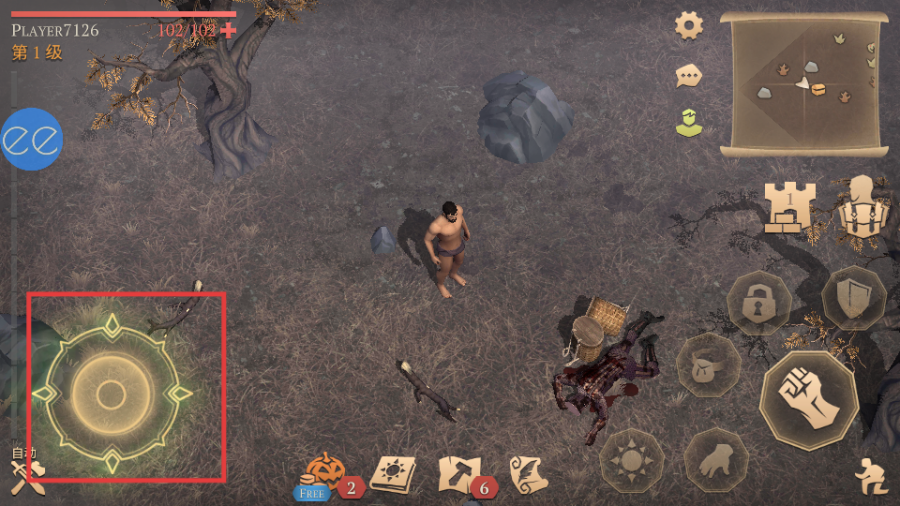Open the hammer crafting blueprints
The width and height of the screenshot is (900, 506).
[x=460, y=473]
